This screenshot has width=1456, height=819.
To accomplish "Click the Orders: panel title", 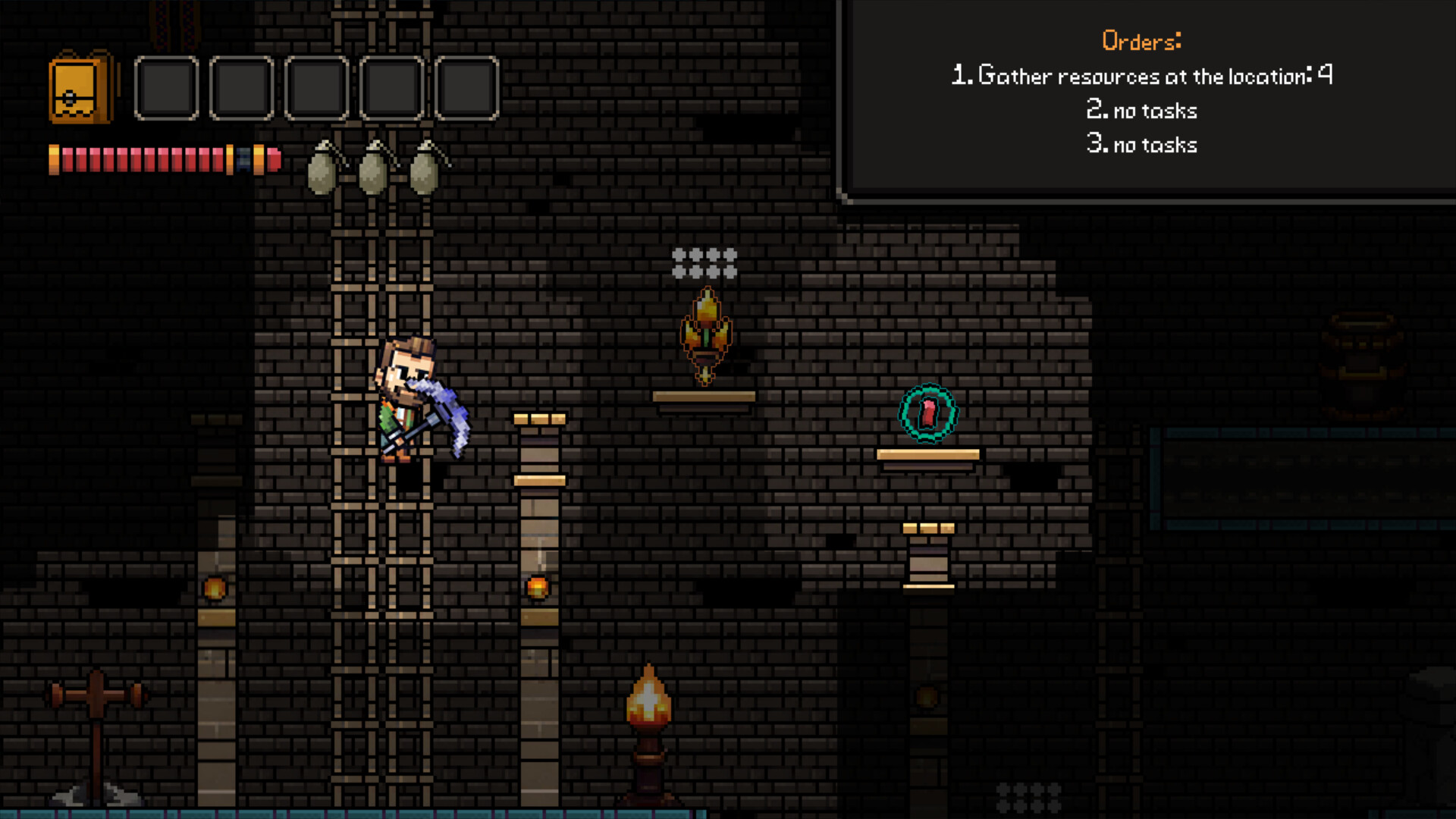I will coord(1141,41).
